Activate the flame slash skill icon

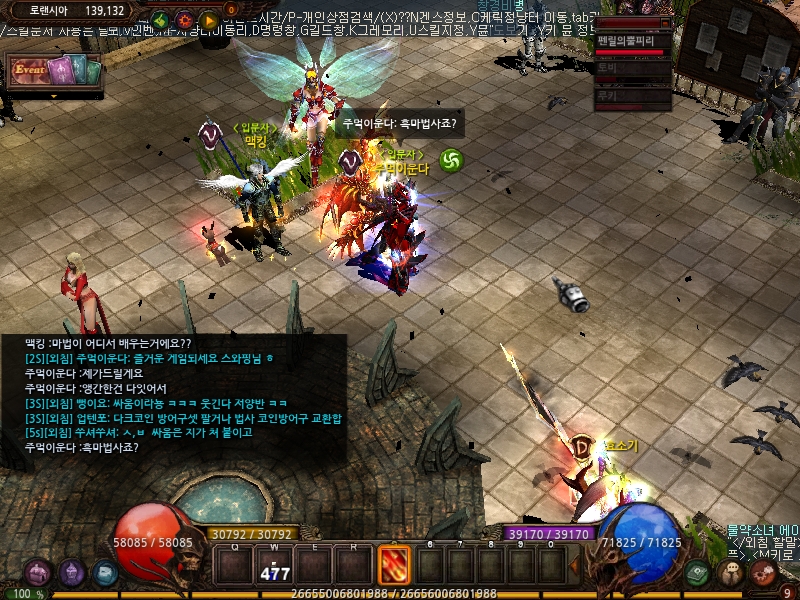[x=393, y=565]
